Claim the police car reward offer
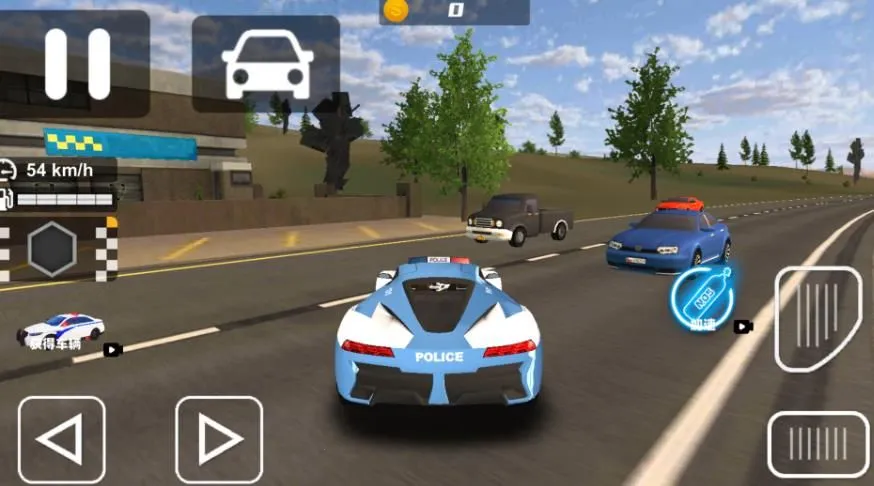The height and width of the screenshot is (486, 874). 63,332
